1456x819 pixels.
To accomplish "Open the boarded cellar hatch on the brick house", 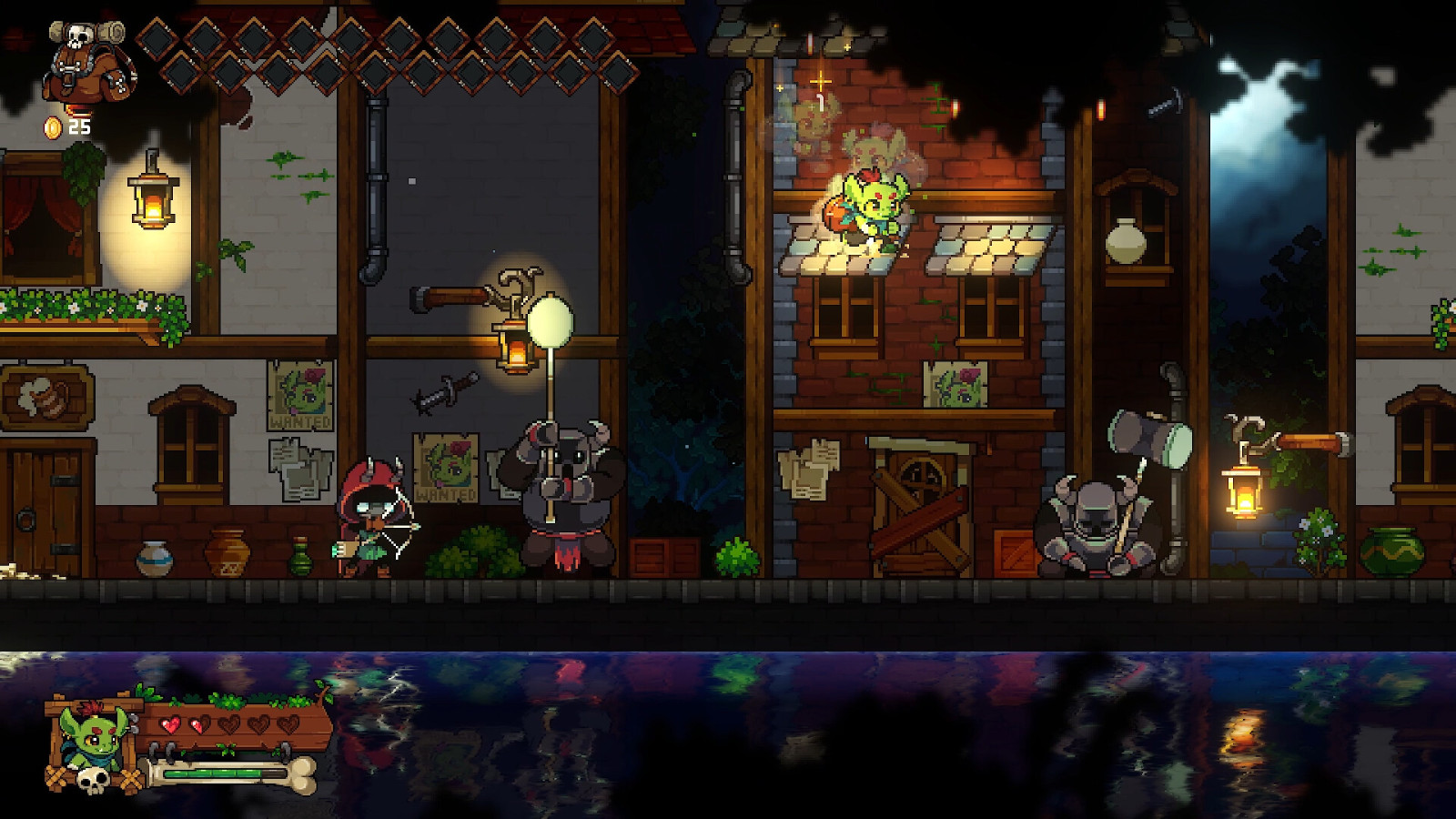I will pyautogui.click(x=919, y=510).
